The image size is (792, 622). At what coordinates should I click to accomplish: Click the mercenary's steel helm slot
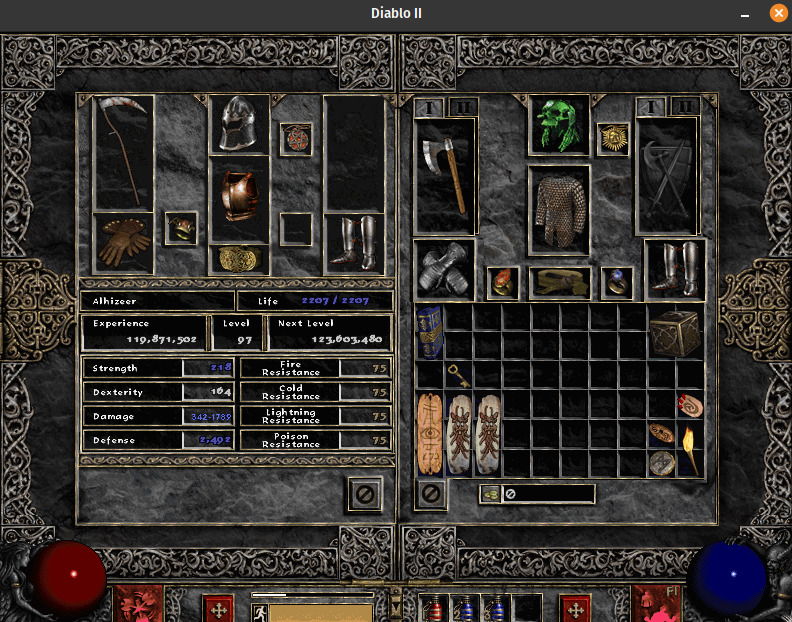coord(239,123)
